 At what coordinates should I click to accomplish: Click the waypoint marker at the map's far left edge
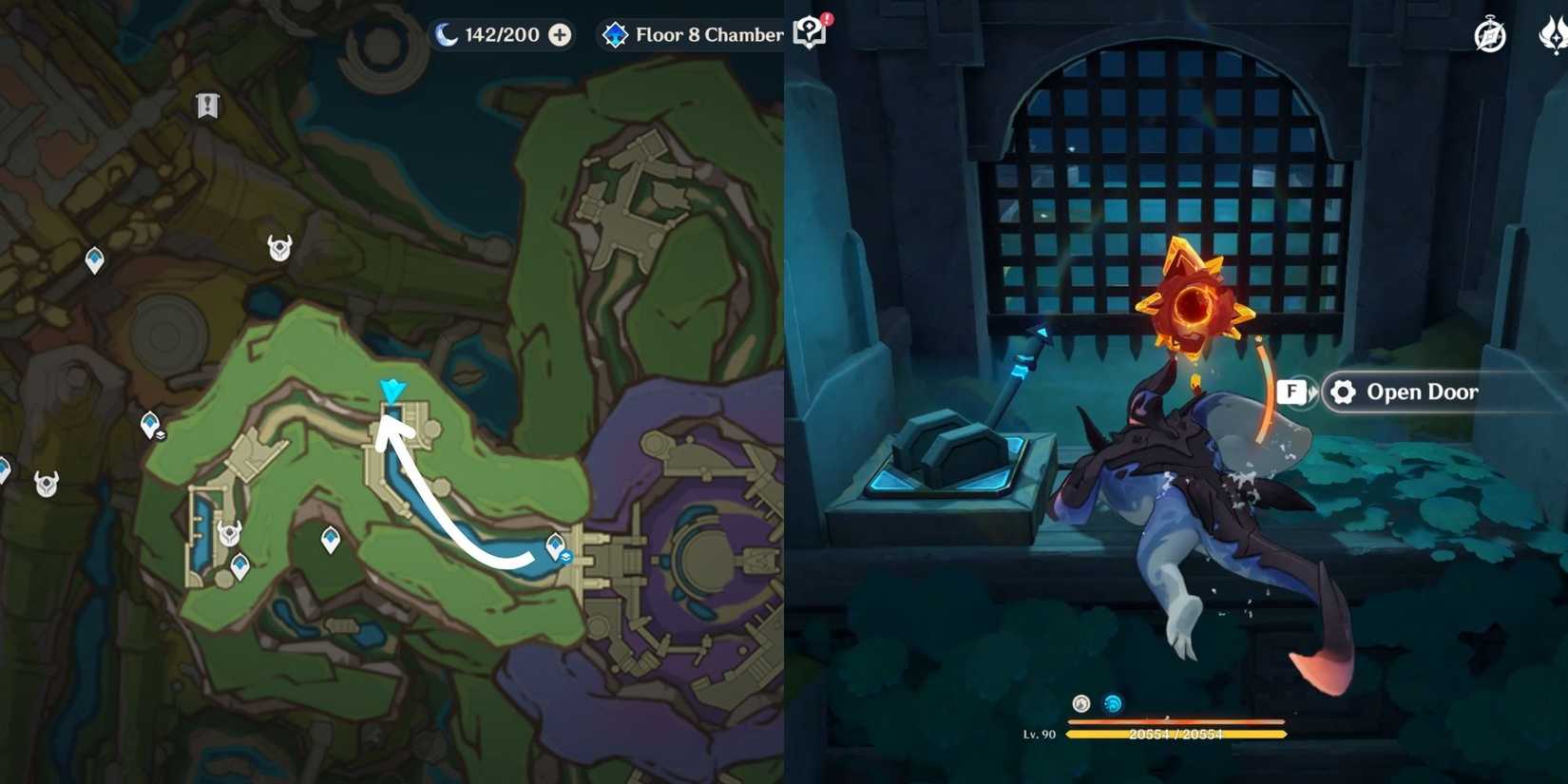3,468
